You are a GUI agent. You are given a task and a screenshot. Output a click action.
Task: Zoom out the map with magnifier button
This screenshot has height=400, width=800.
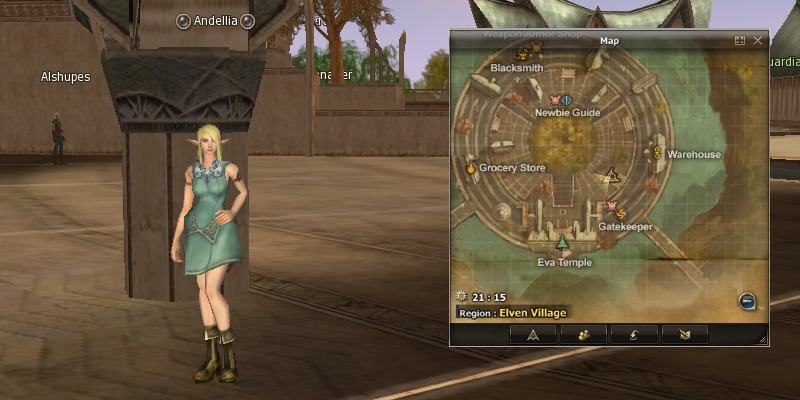pos(747,301)
